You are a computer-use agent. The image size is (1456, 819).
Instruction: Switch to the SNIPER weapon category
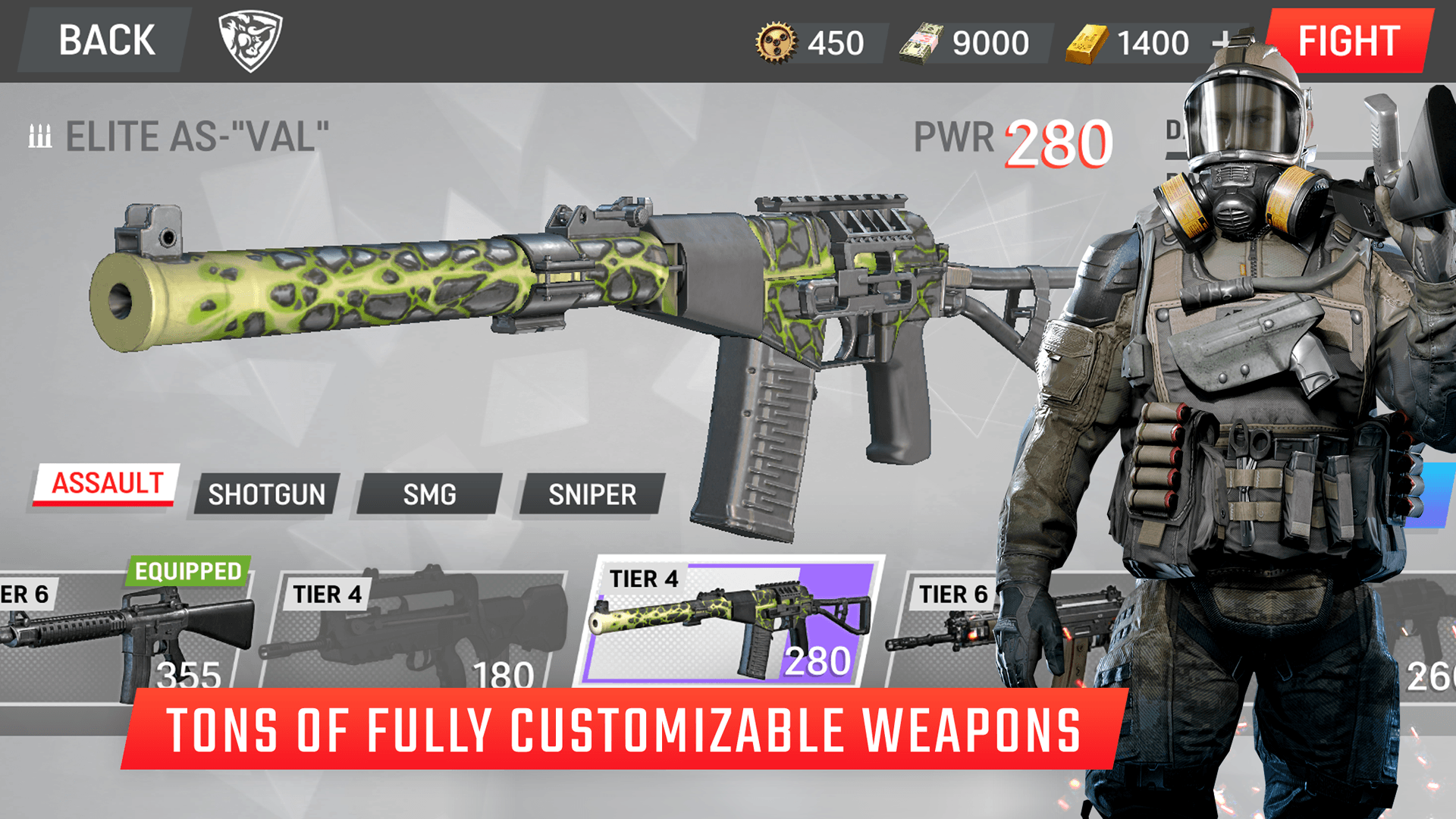(x=592, y=494)
